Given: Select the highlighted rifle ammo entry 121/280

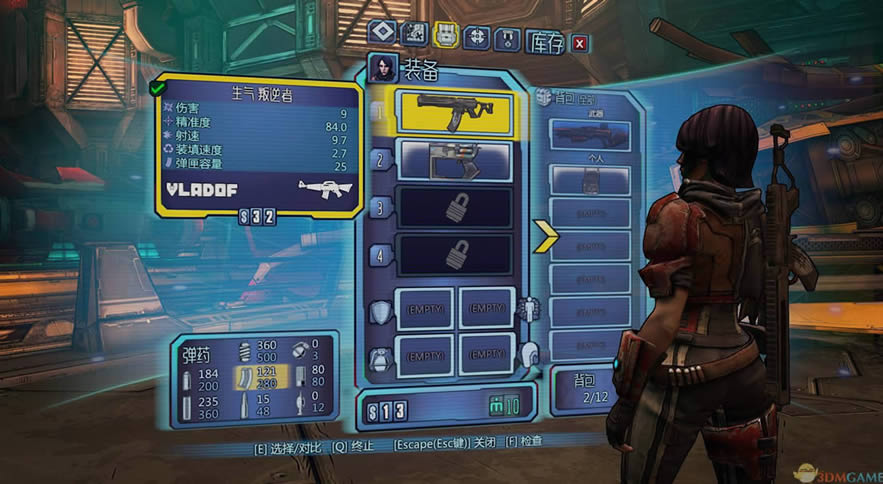Looking at the screenshot, I should (261, 376).
